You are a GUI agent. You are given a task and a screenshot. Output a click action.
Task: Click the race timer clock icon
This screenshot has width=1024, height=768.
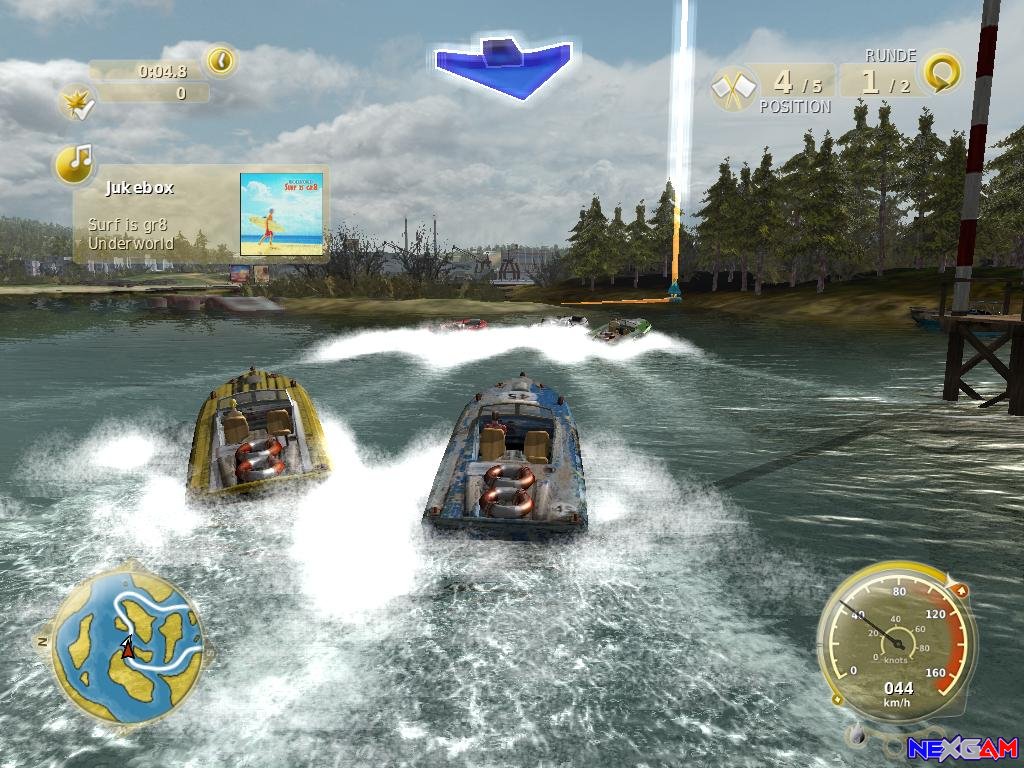click(221, 61)
